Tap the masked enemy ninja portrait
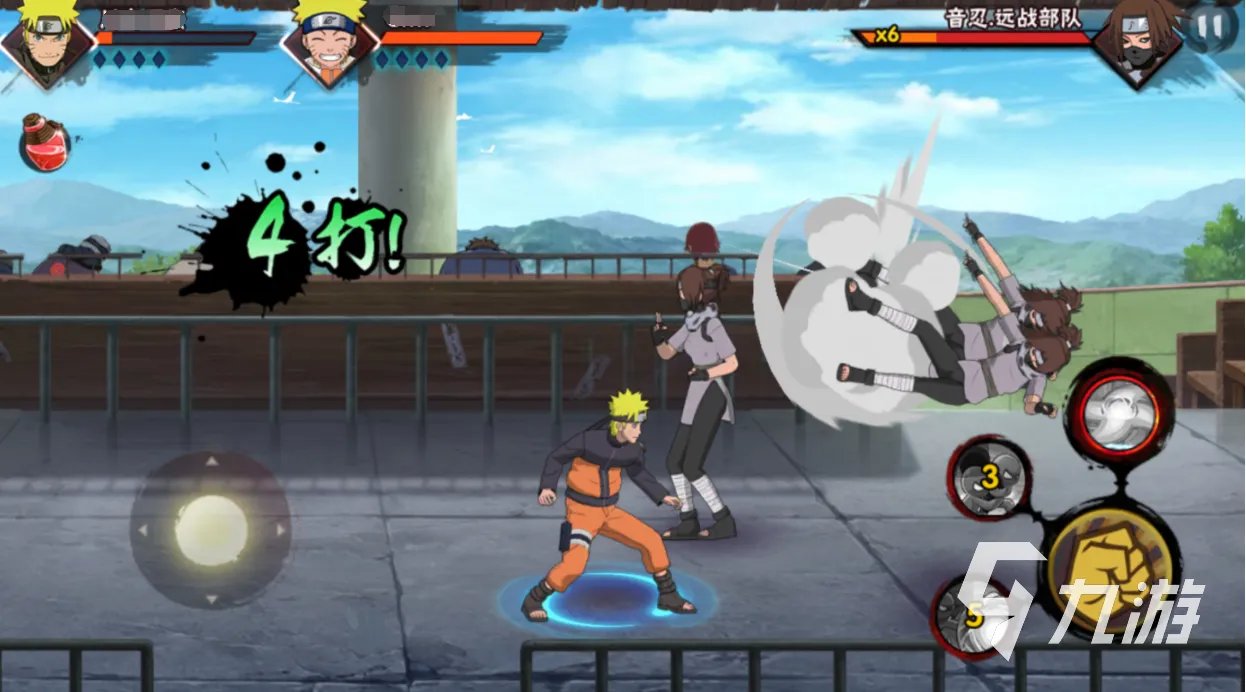1246x692 pixels. point(1138,40)
